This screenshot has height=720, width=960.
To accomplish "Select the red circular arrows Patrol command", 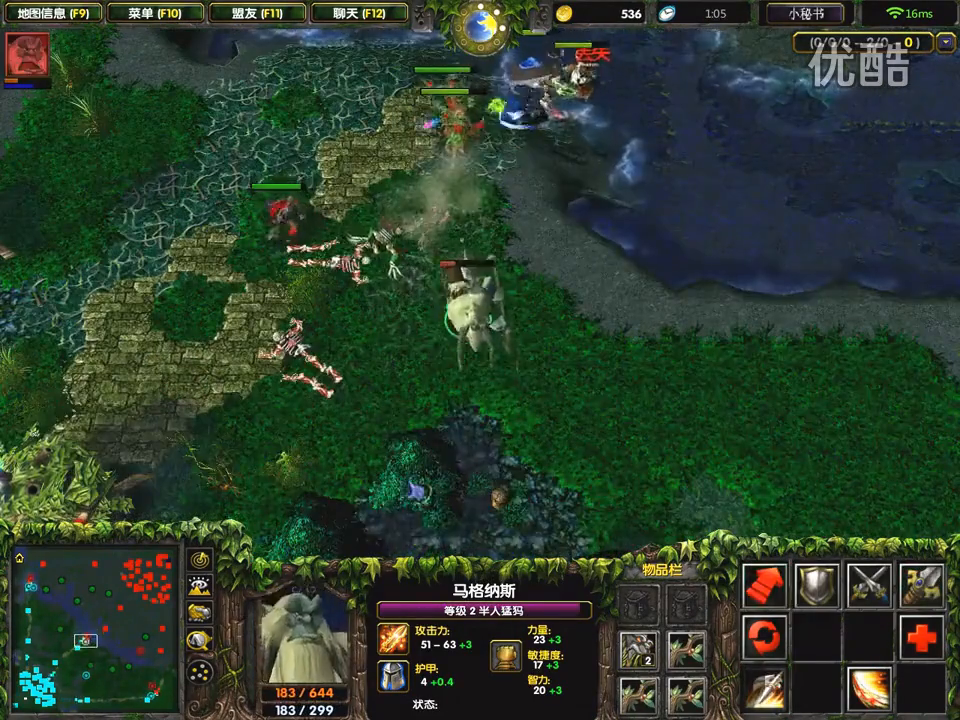I will (765, 637).
